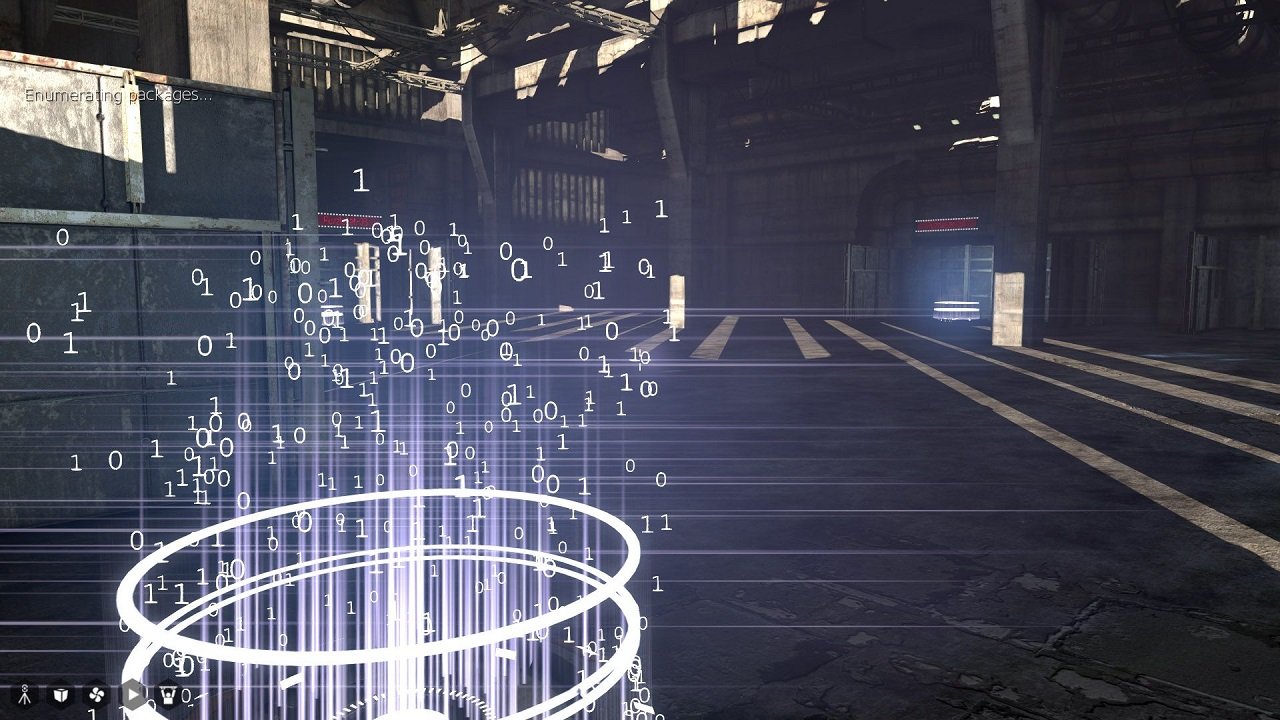The image size is (1280, 720).
Task: Click the score counter showing 0
Action: [186, 697]
